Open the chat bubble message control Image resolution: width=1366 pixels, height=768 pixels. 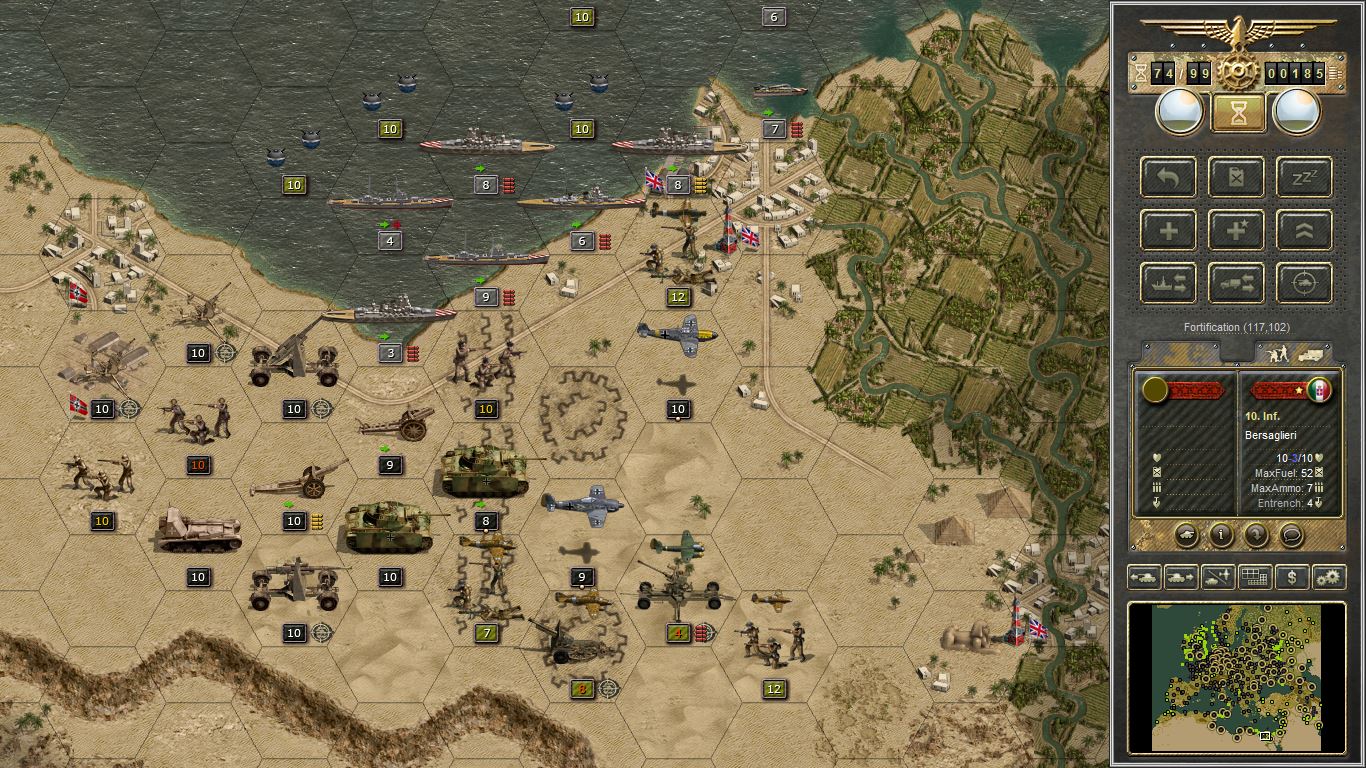tap(1291, 536)
